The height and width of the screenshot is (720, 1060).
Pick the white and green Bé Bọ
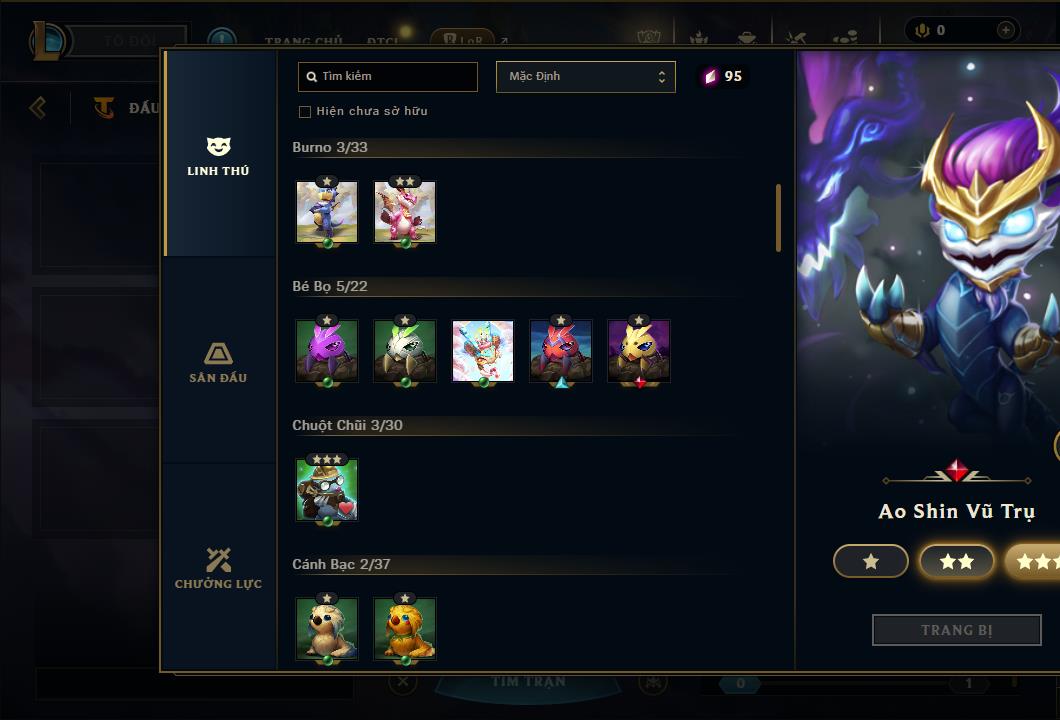click(x=405, y=351)
